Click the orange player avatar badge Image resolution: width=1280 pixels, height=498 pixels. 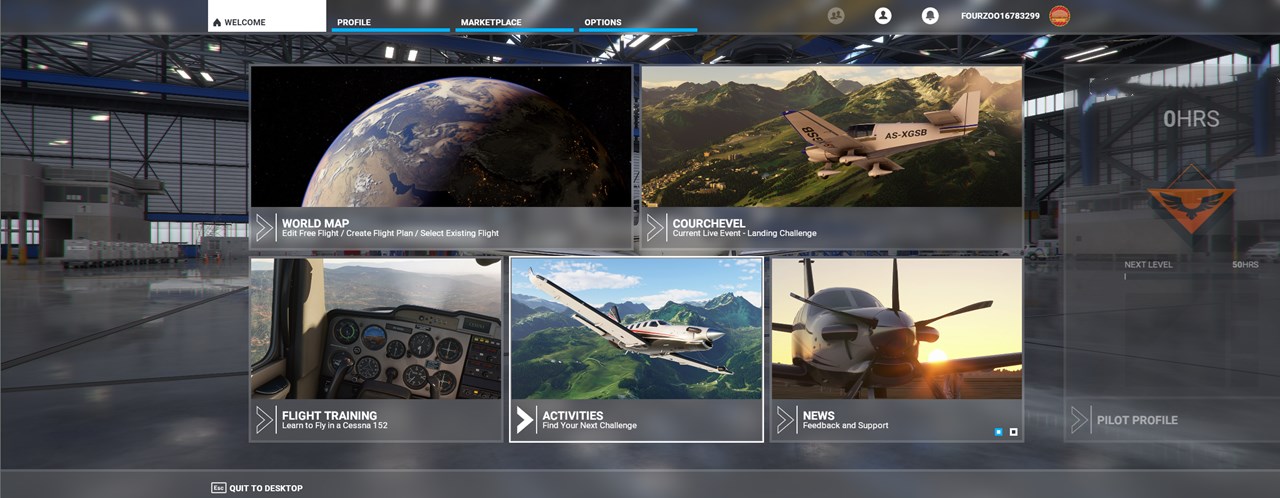click(x=1059, y=16)
